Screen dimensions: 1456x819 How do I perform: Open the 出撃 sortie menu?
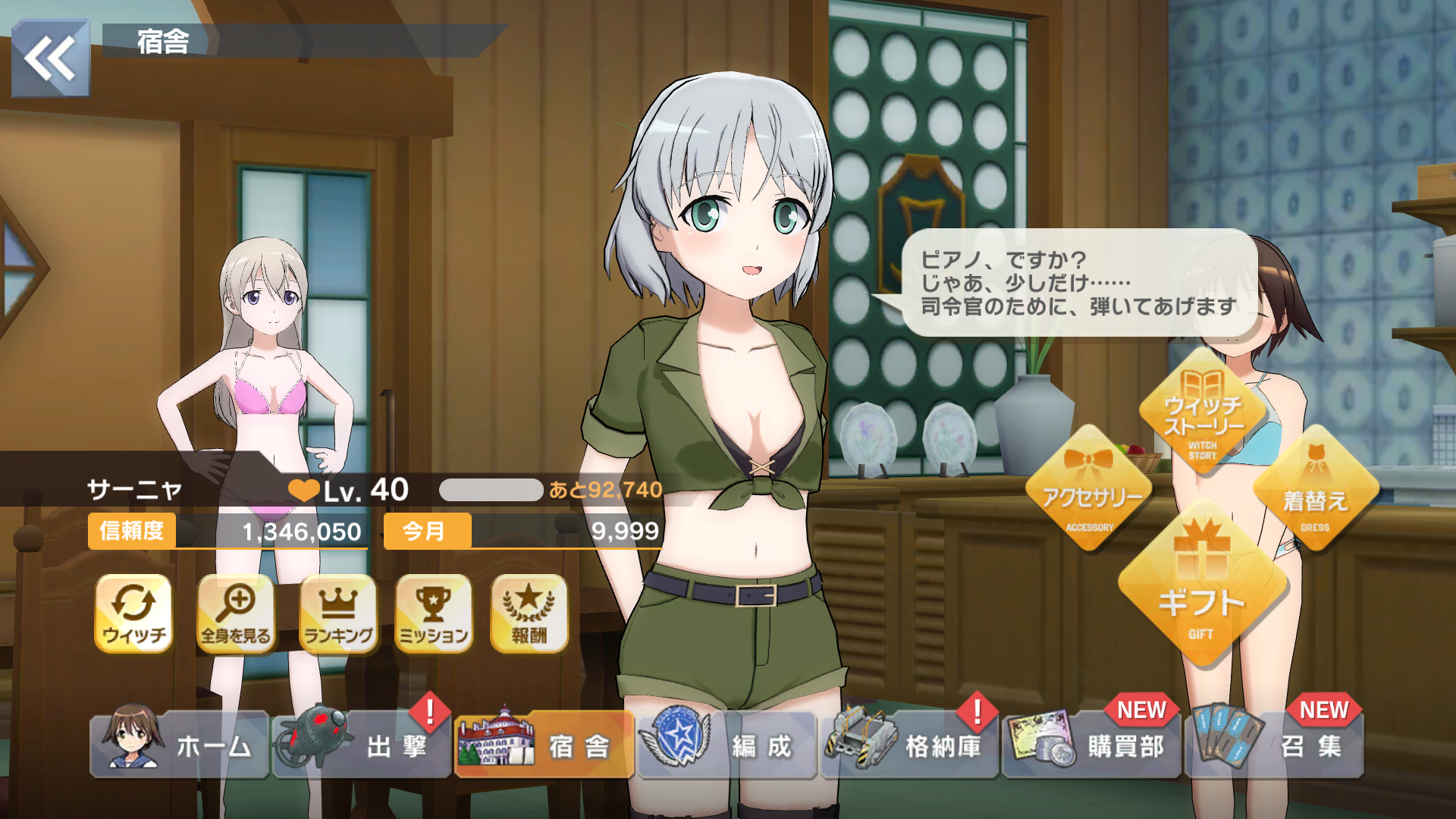(x=362, y=745)
